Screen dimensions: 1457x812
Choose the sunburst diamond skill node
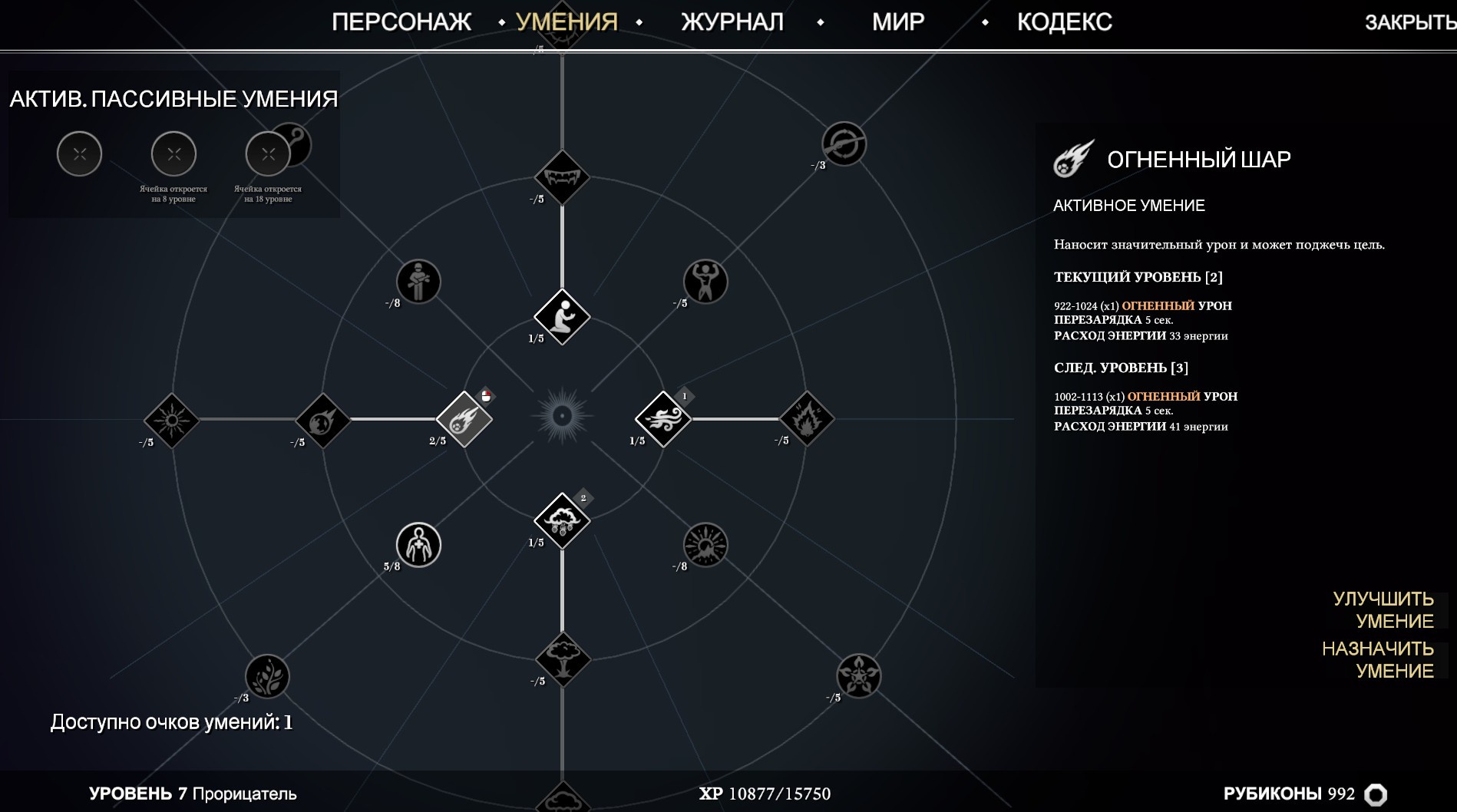point(171,421)
